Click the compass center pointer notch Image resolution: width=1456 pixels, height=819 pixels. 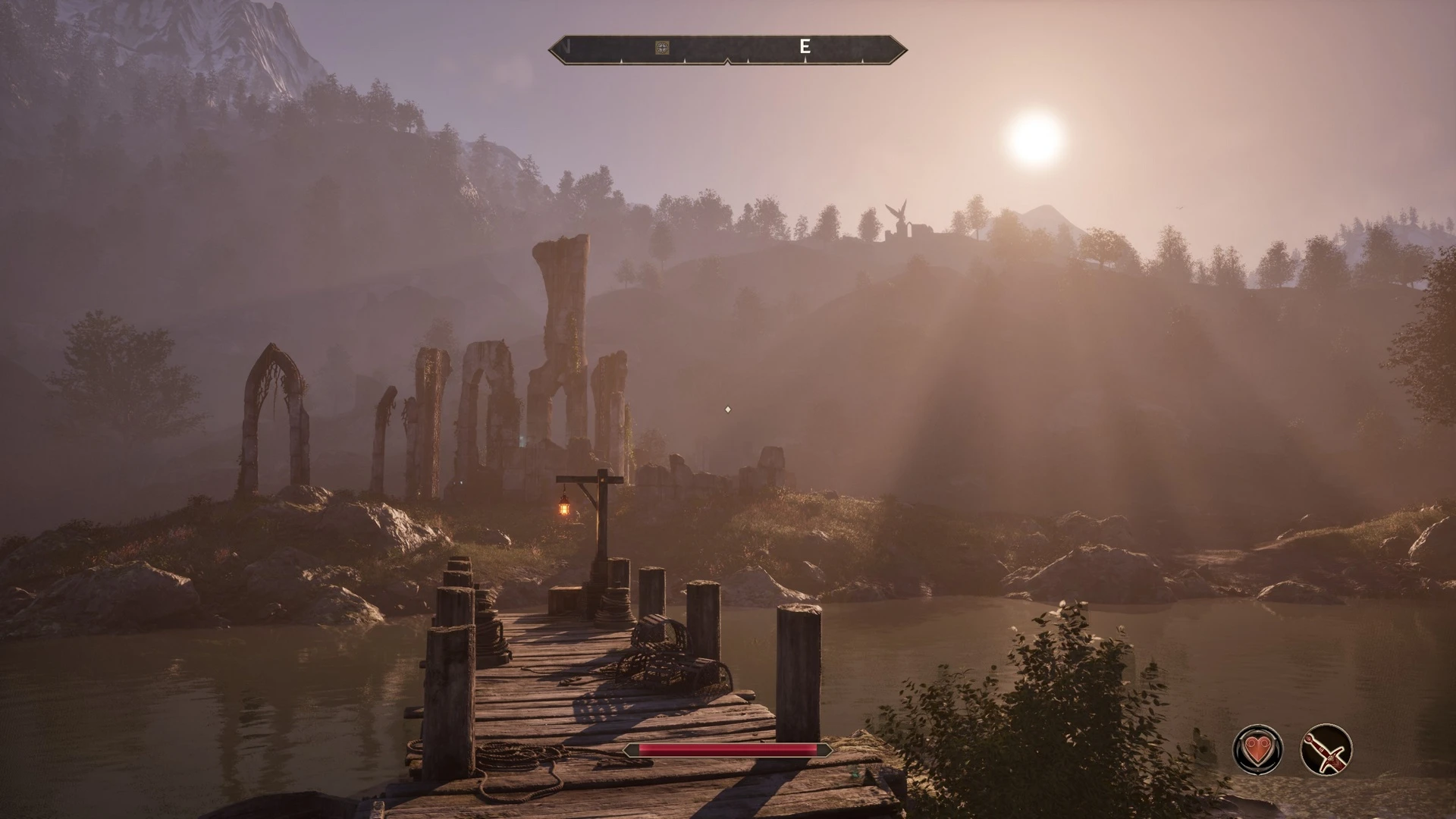coord(728,61)
